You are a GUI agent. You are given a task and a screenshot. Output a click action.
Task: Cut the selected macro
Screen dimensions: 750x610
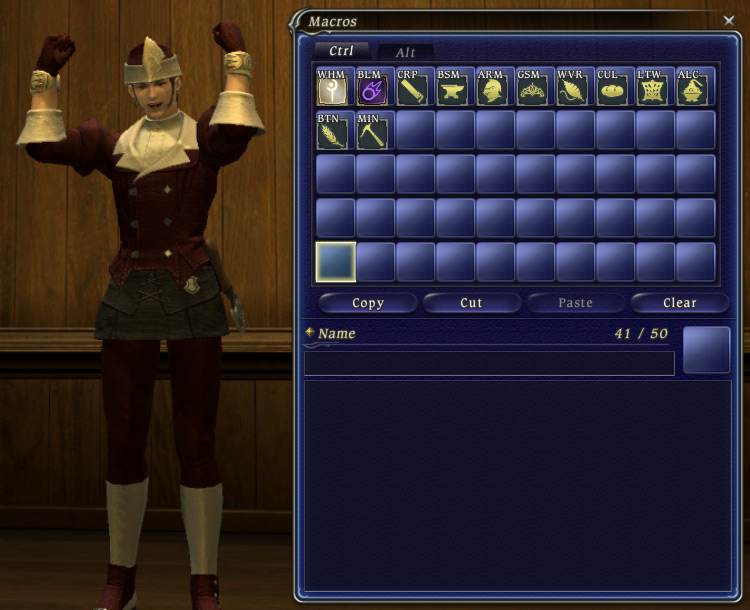point(471,303)
